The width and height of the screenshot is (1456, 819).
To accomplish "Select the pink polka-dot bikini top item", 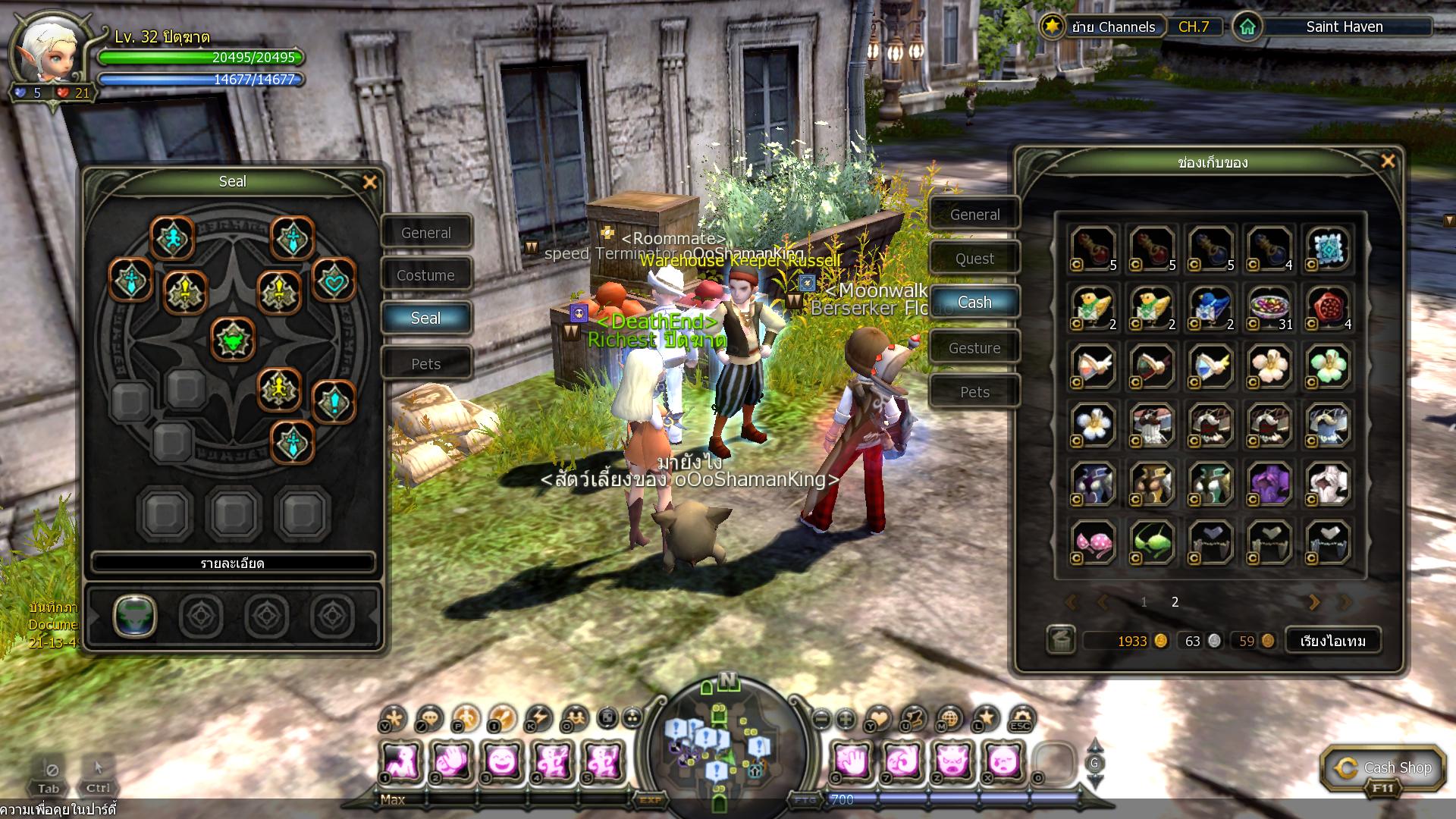I will click(x=1093, y=542).
